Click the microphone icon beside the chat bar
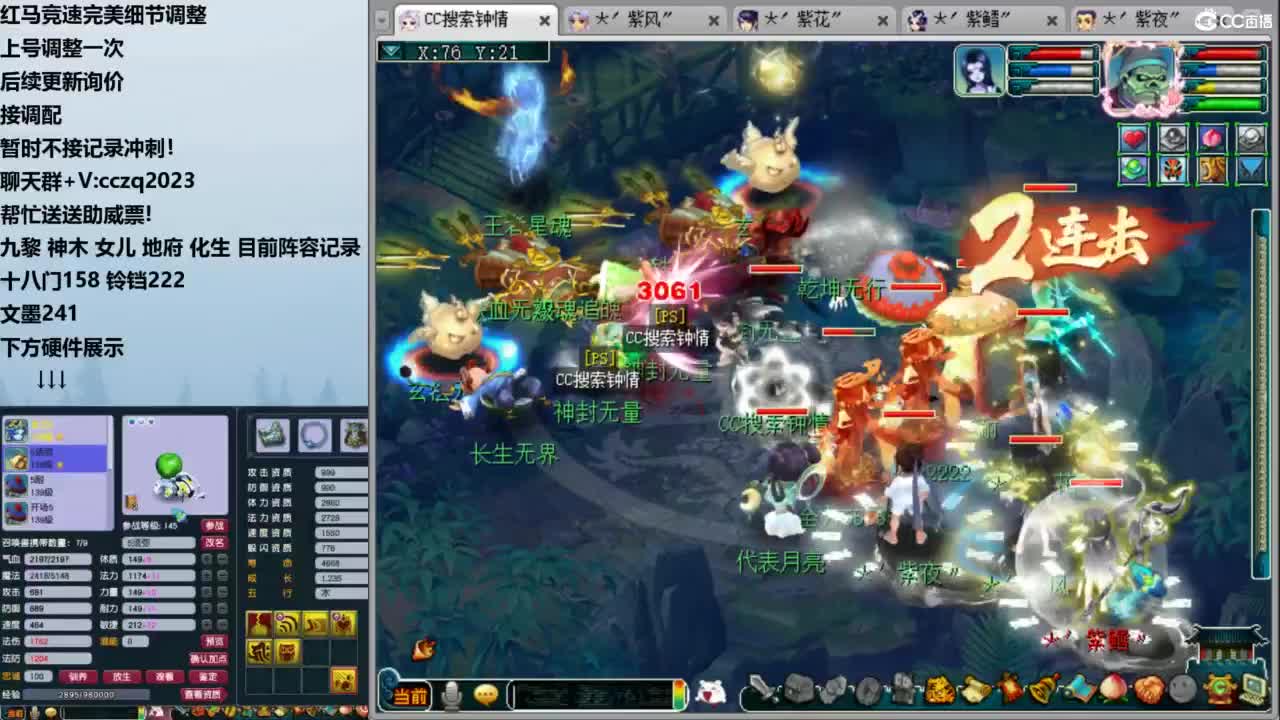 tap(451, 694)
